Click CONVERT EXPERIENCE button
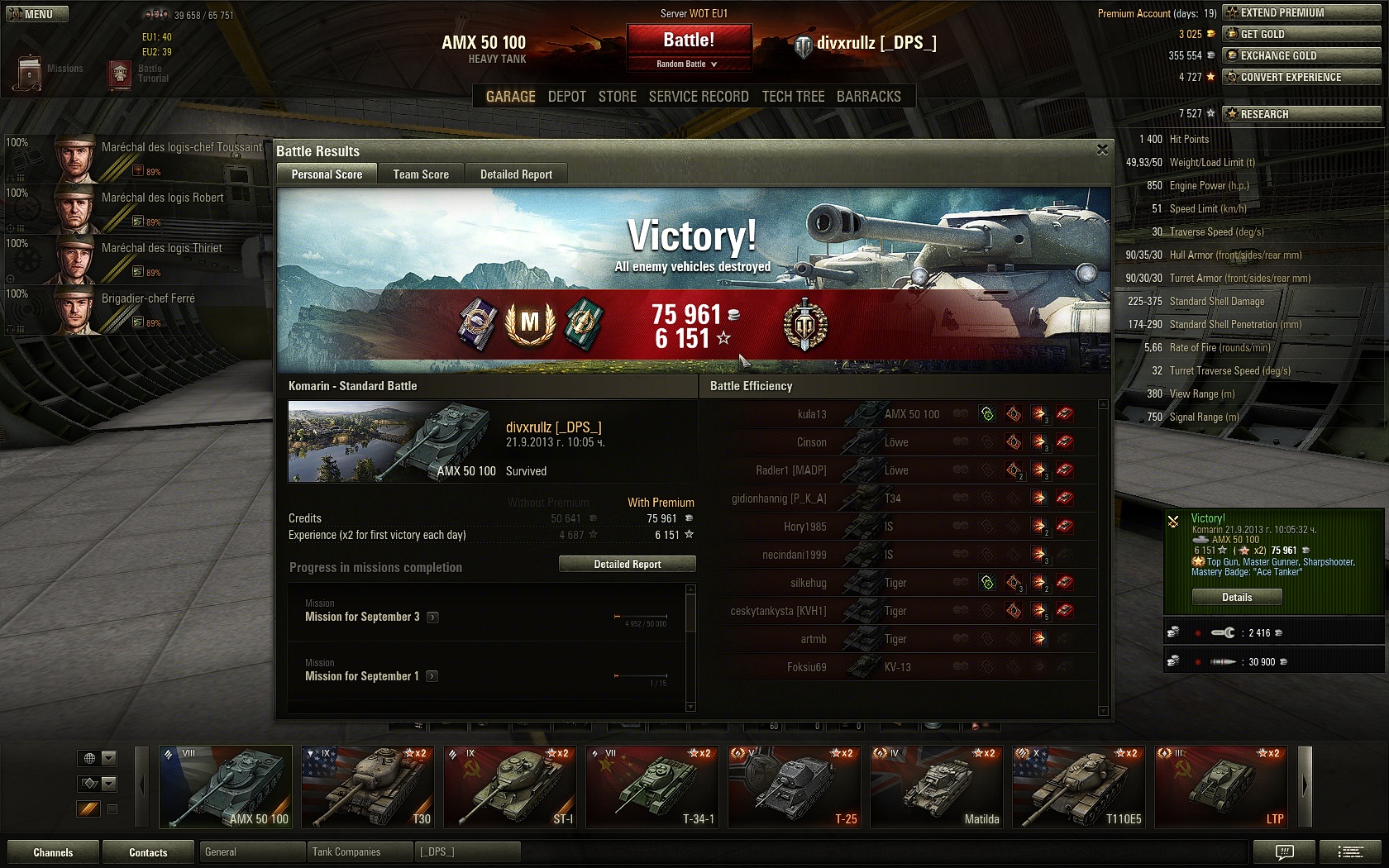Screen dimensions: 1389x868 pos(1301,77)
